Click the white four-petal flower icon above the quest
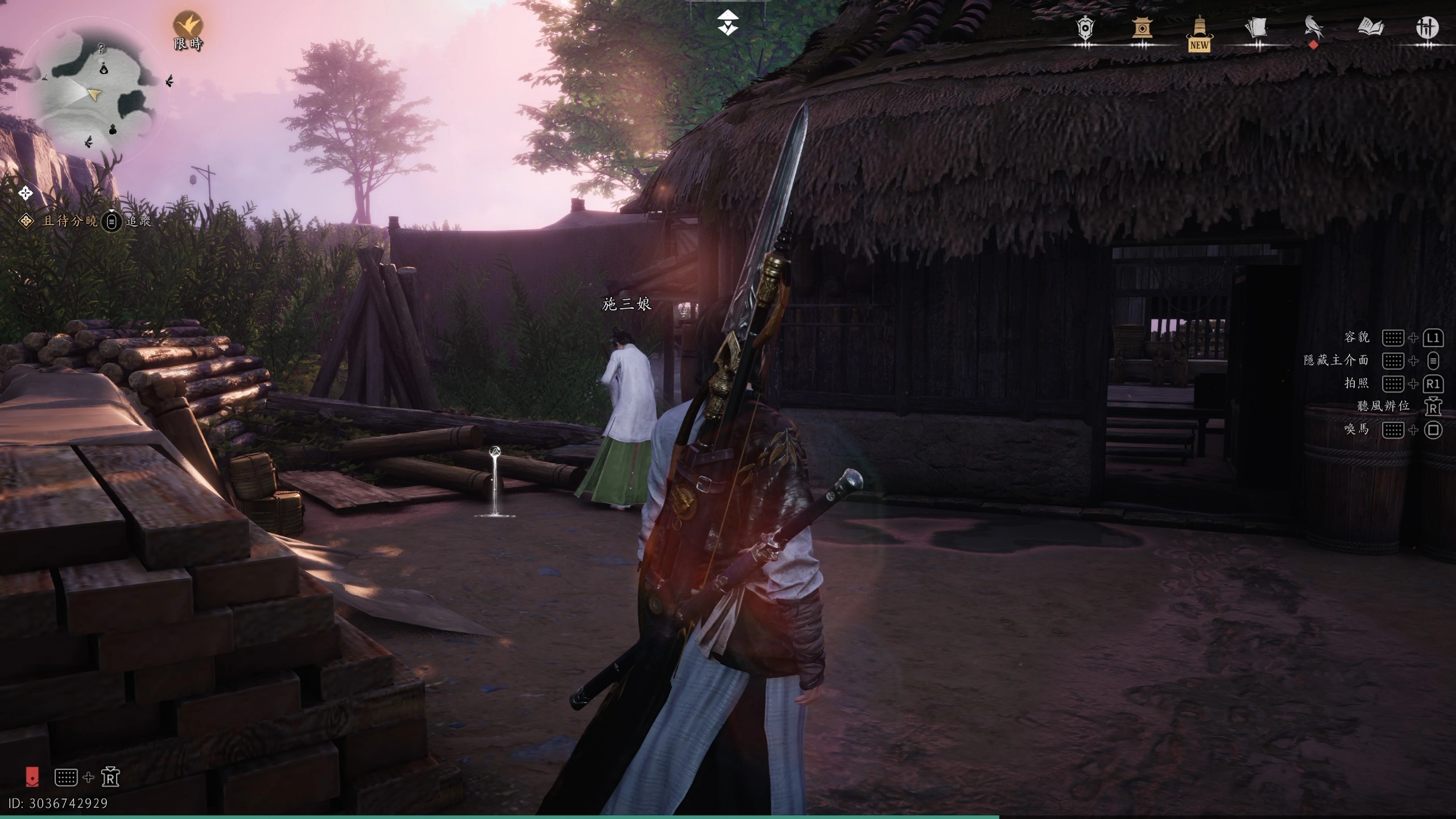Screen dimensions: 1456x819 pos(25,193)
